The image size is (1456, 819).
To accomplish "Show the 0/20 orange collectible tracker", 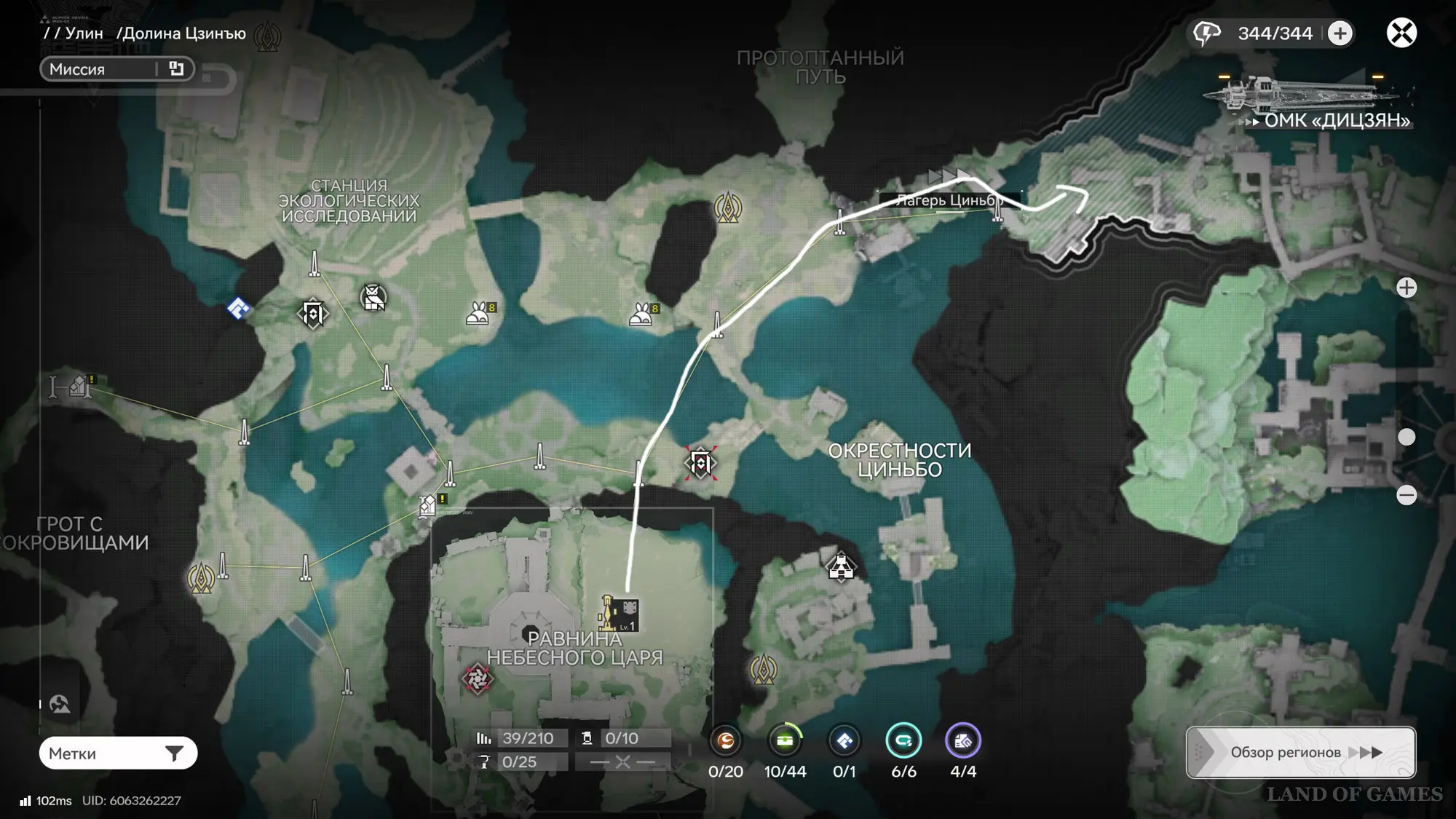I will [726, 741].
